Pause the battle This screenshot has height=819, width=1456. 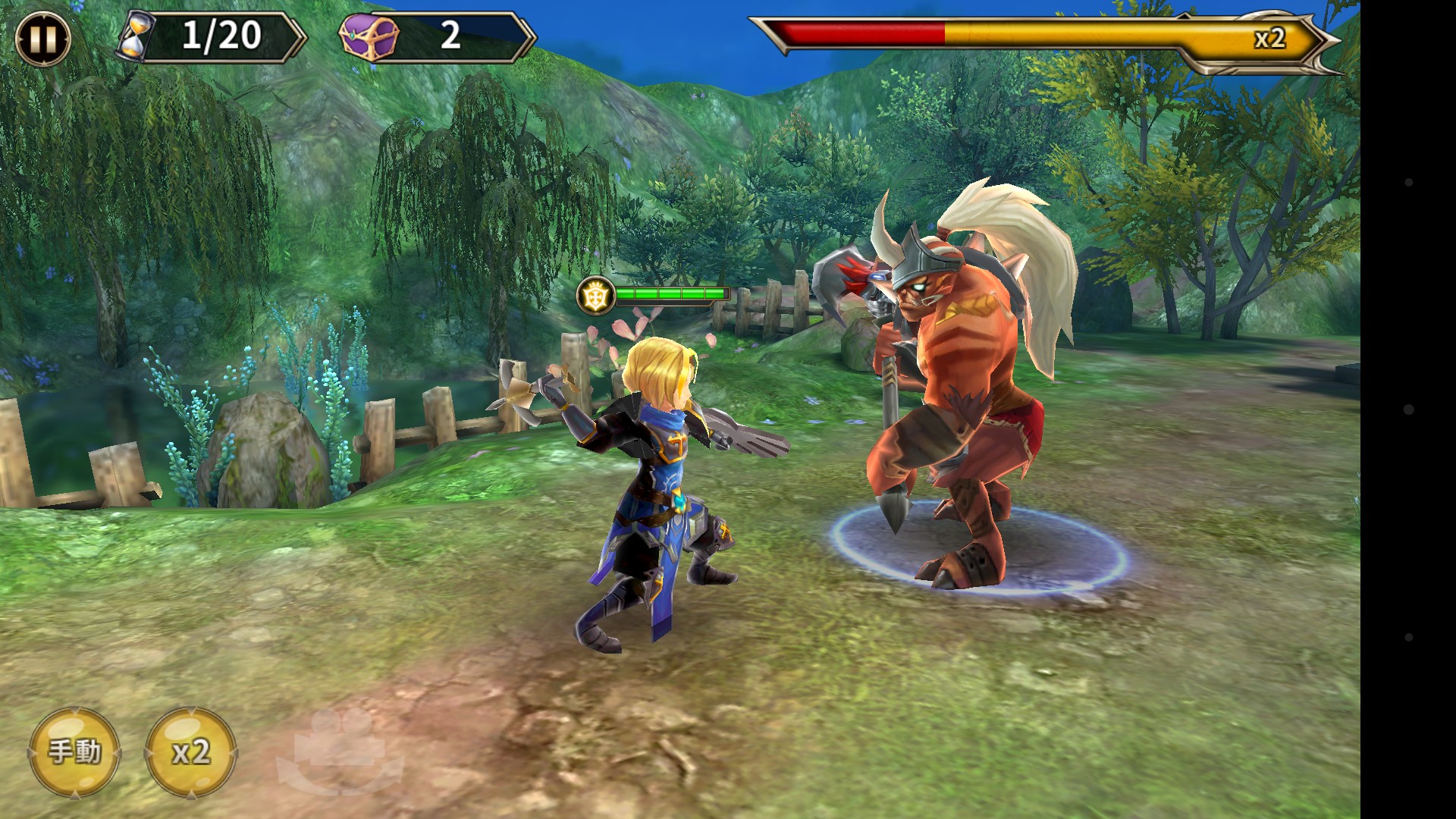click(42, 38)
